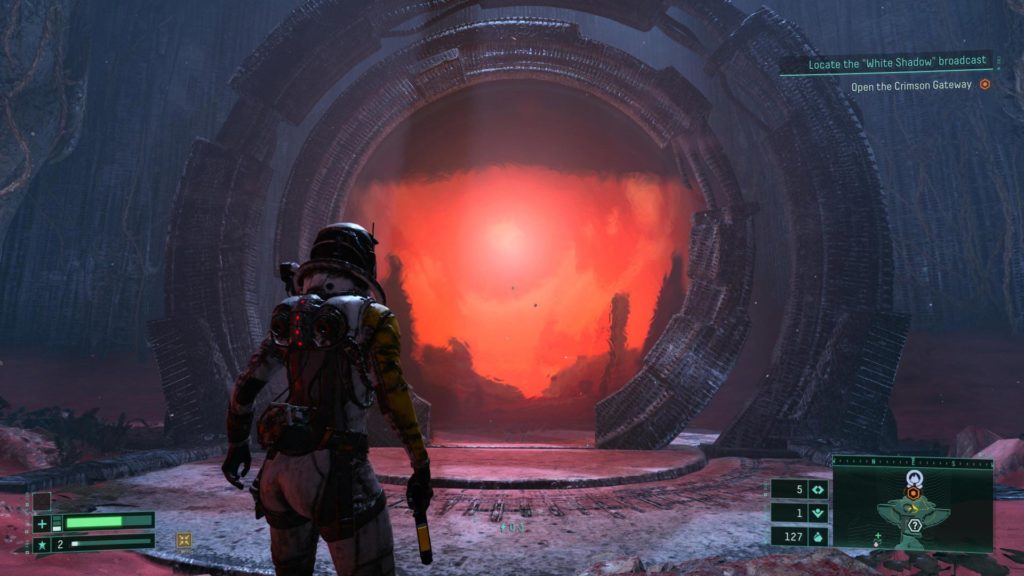Click the resource icon beside the 5

818,490
